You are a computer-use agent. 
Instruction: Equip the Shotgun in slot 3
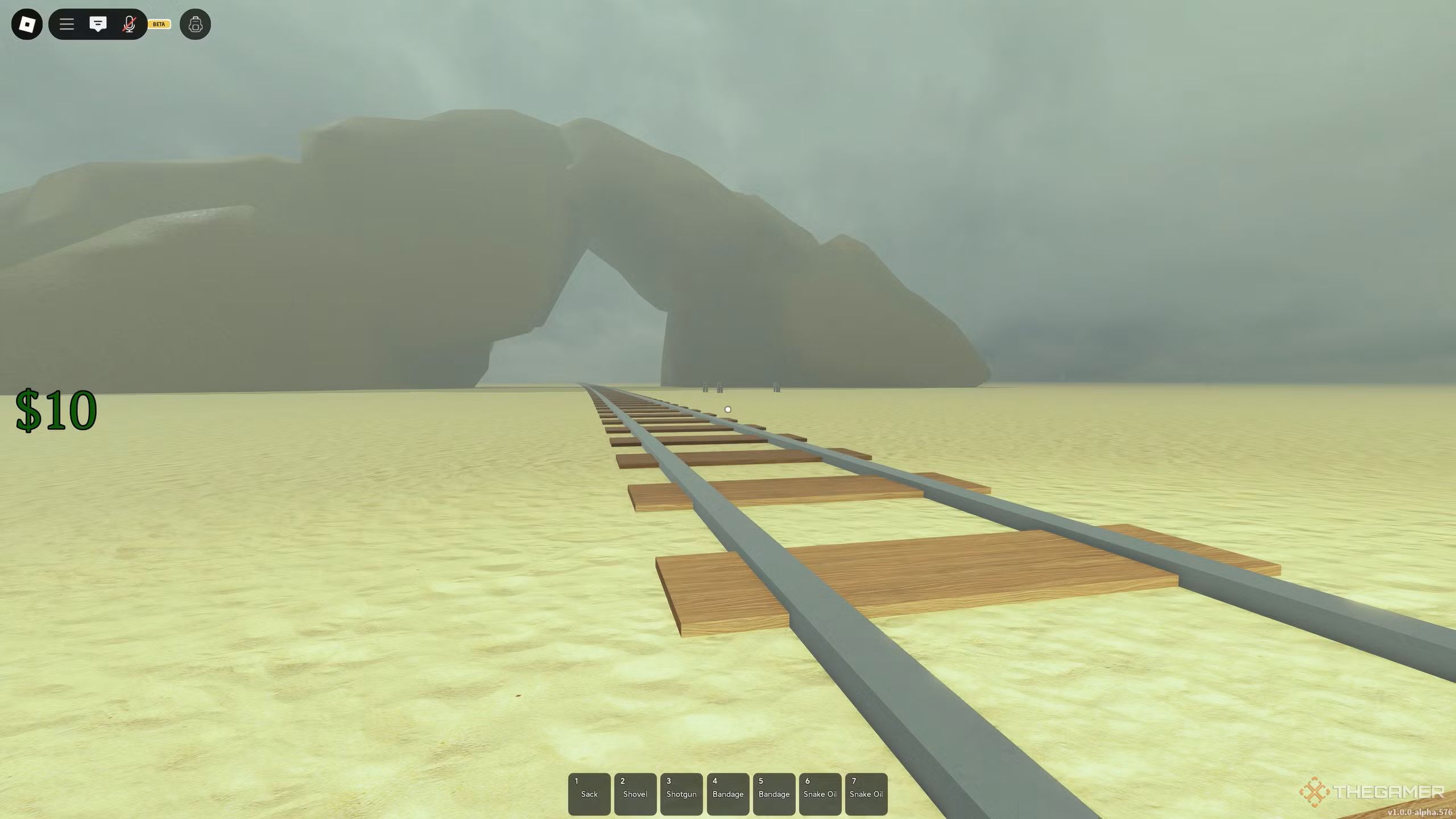(681, 793)
